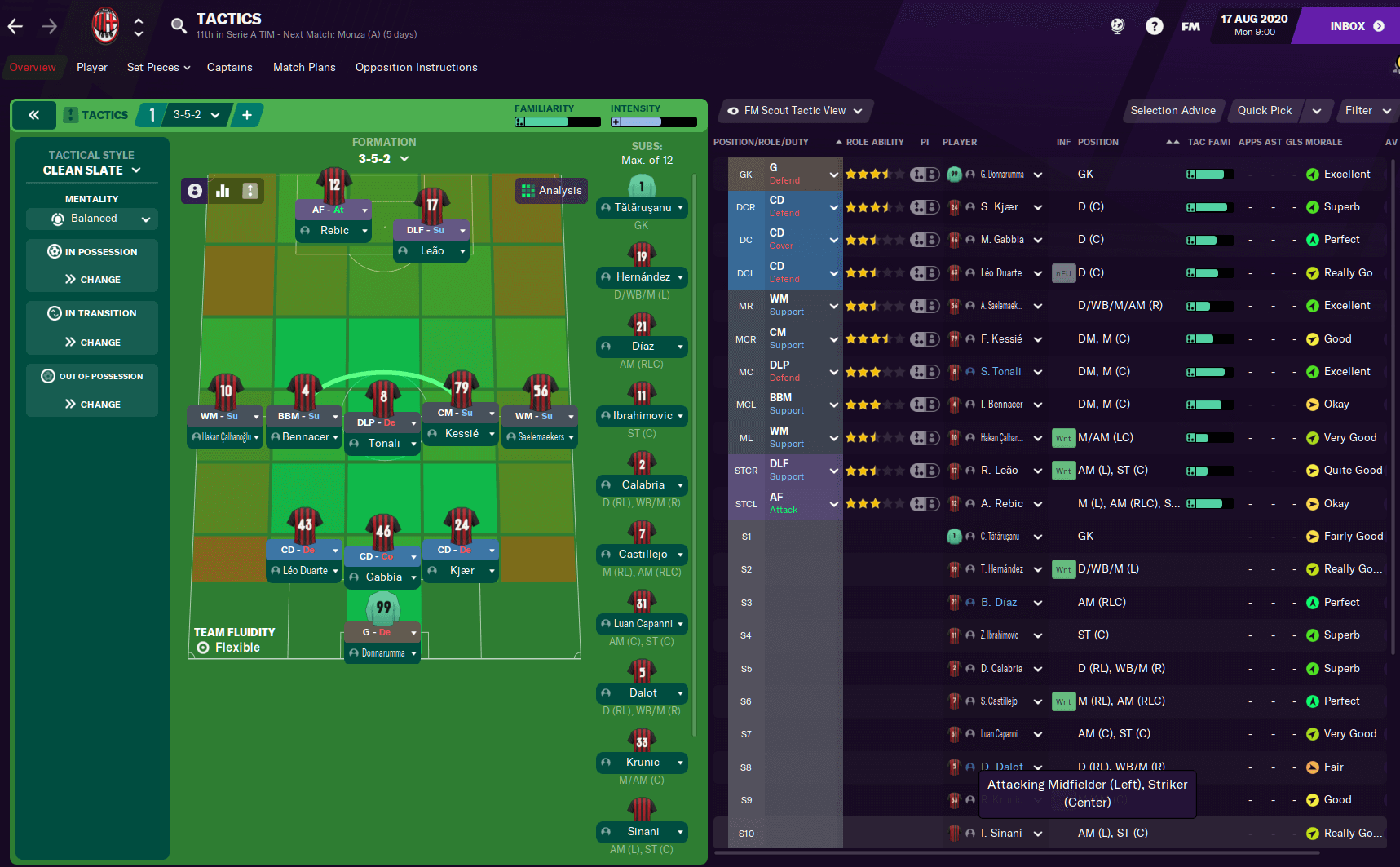Click CHANGE under In Possession
Image resolution: width=1400 pixels, height=867 pixels.
[x=91, y=279]
